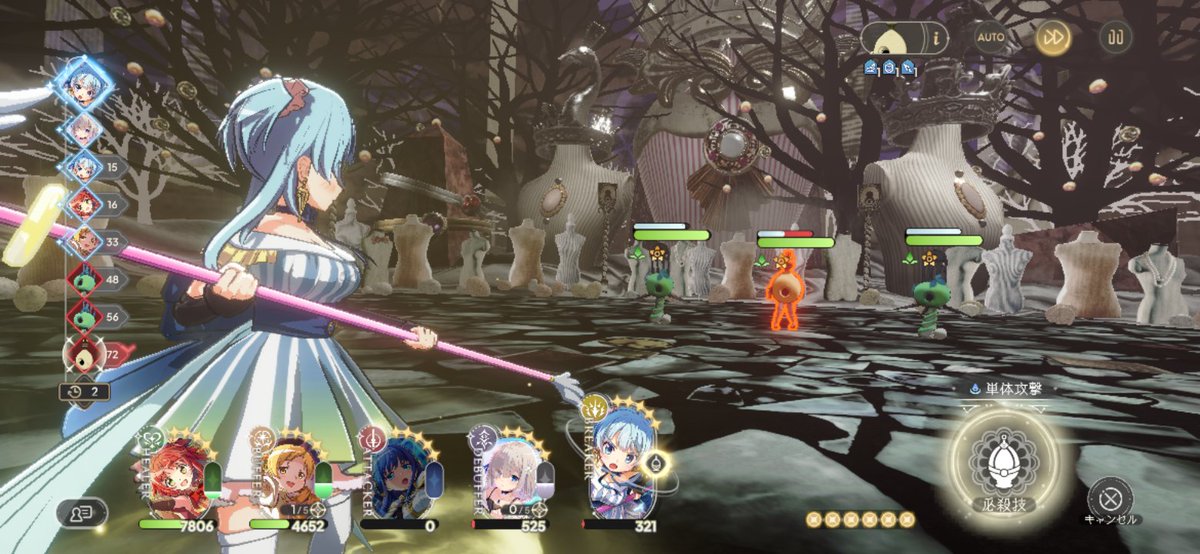Image resolution: width=1200 pixels, height=554 pixels.
Task: Select the top turn-order portrait
Action: (82, 86)
